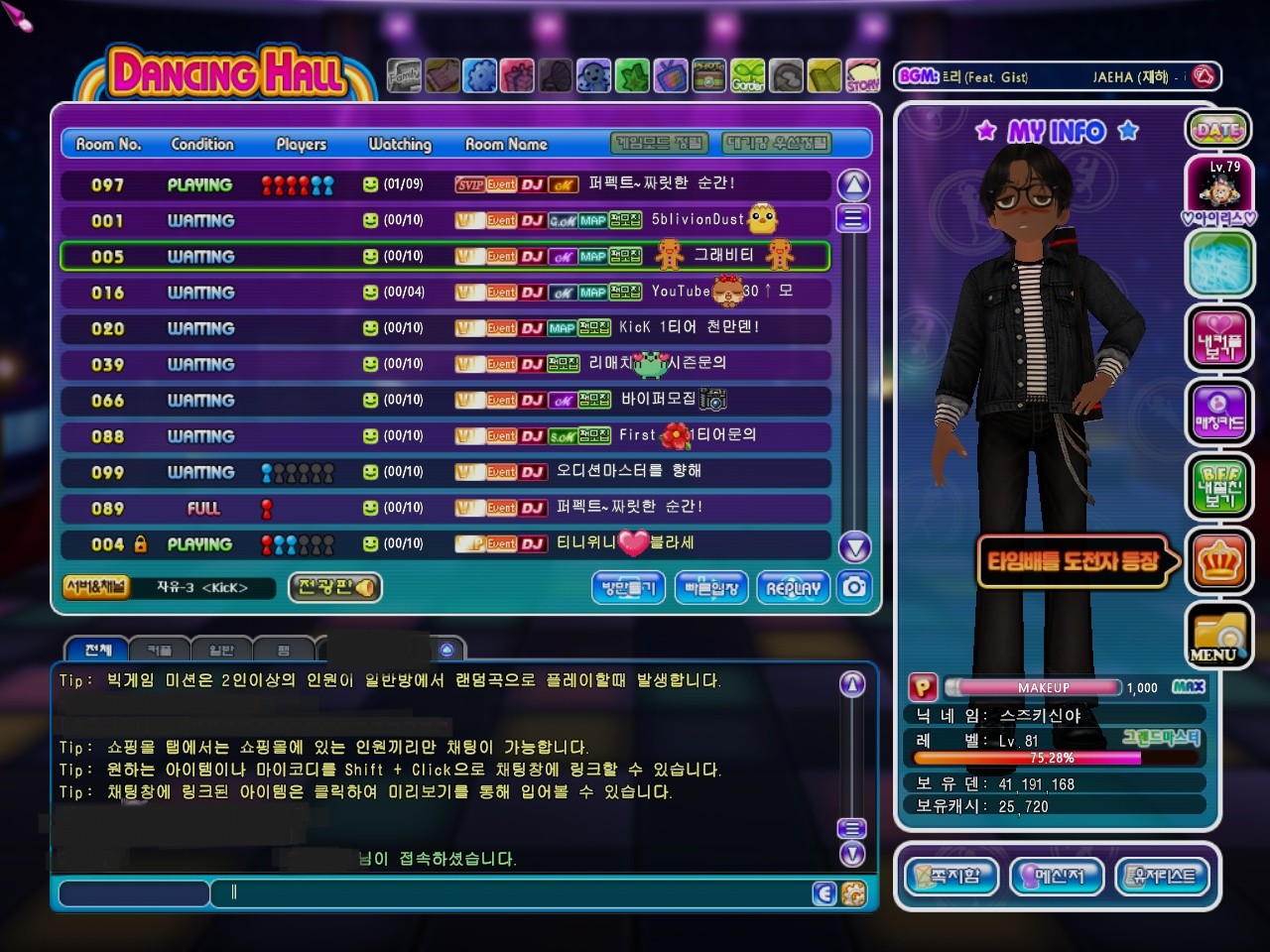This screenshot has height=952, width=1270.
Task: Open the DATE button beside My Info
Action: [x=1217, y=129]
